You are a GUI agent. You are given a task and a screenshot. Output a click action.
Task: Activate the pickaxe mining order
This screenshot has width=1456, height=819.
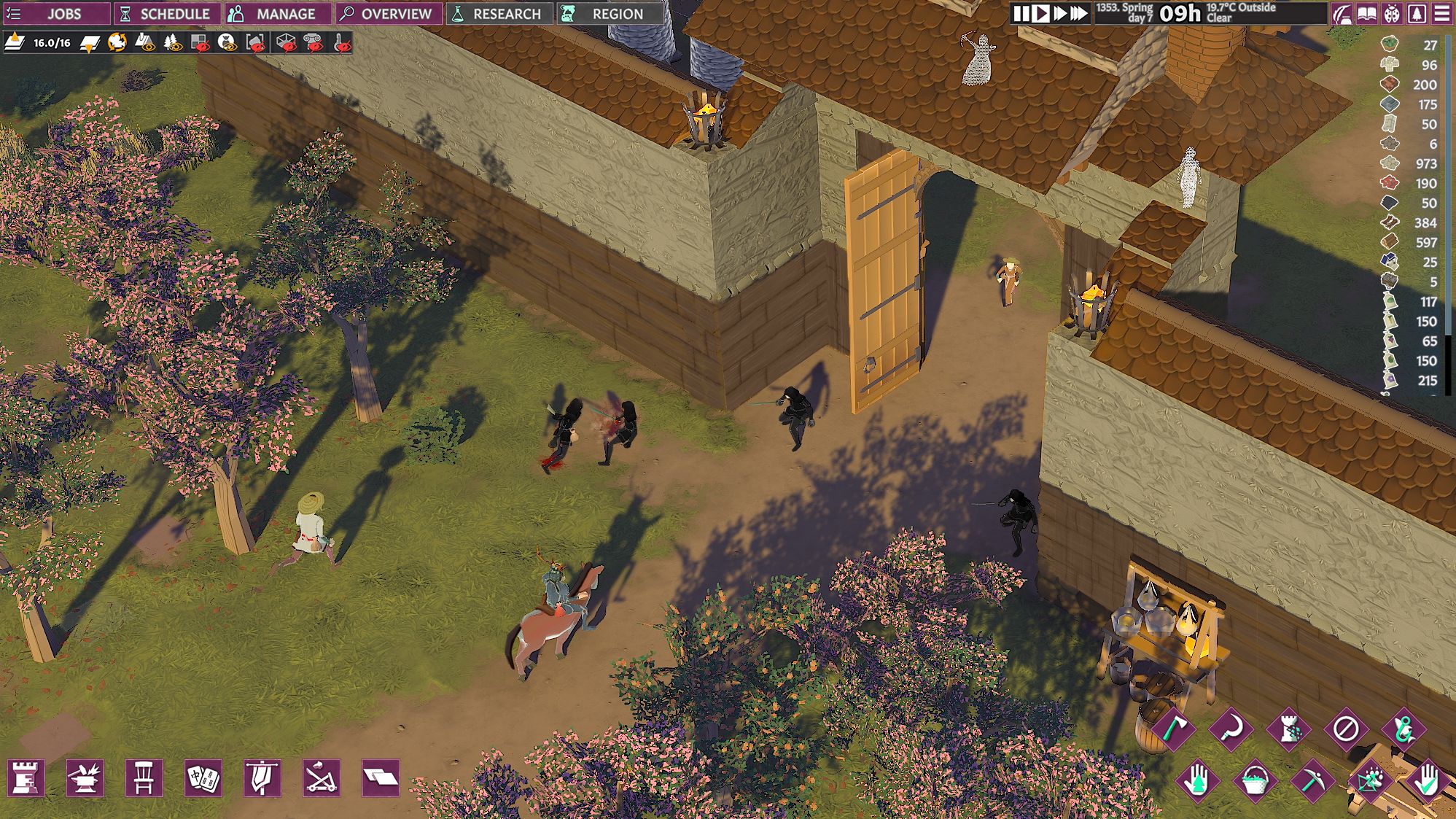point(1312,781)
